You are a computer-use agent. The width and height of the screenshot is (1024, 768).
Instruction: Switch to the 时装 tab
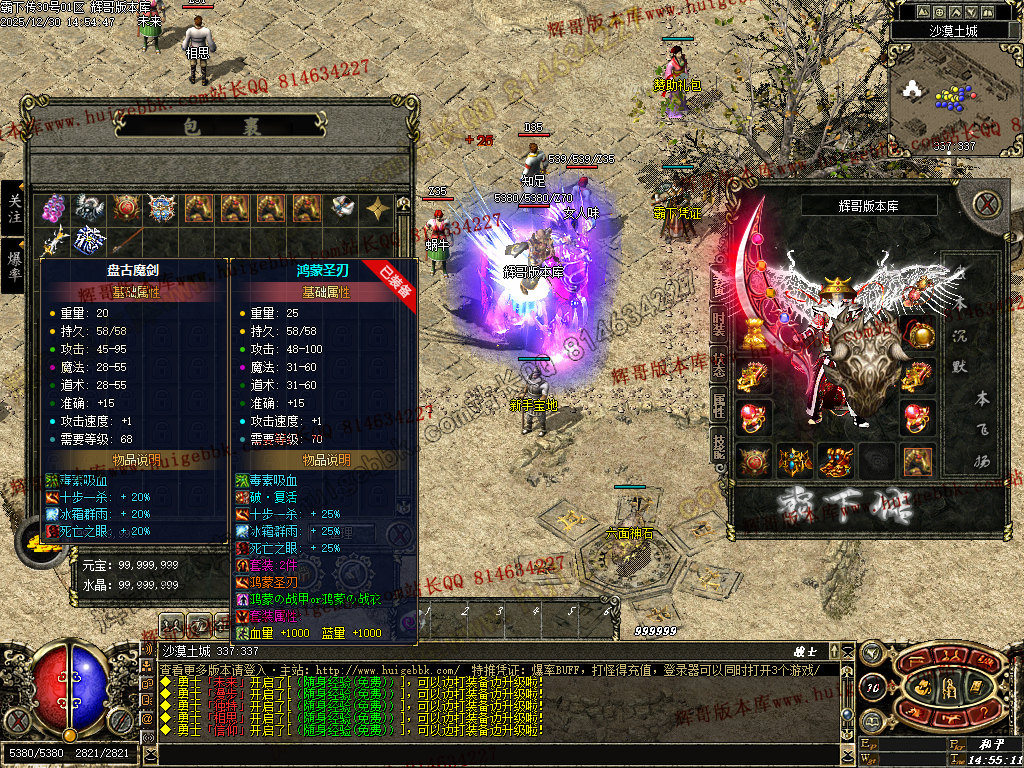(719, 322)
